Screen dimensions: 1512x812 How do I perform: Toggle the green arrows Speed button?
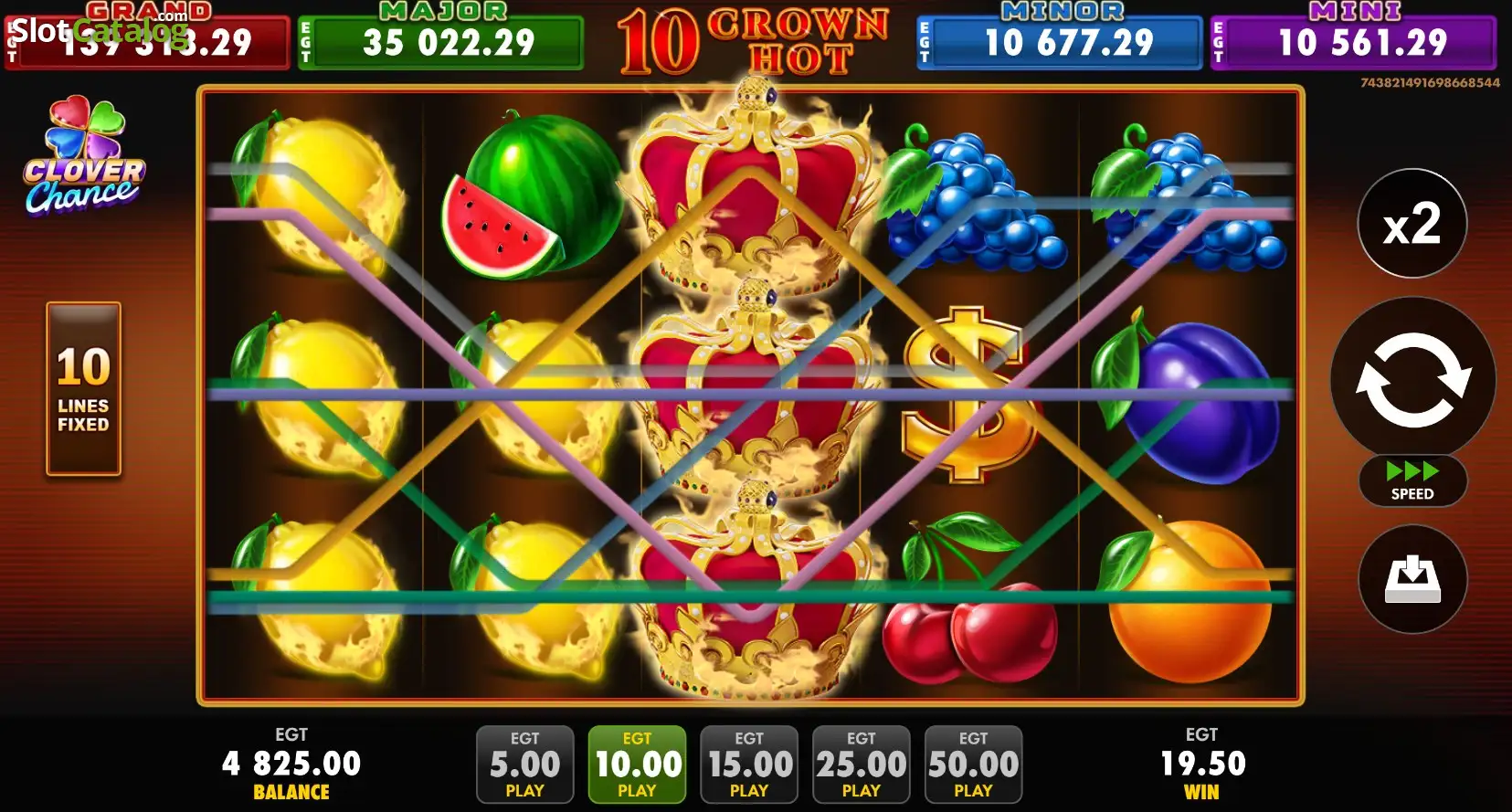1412,480
